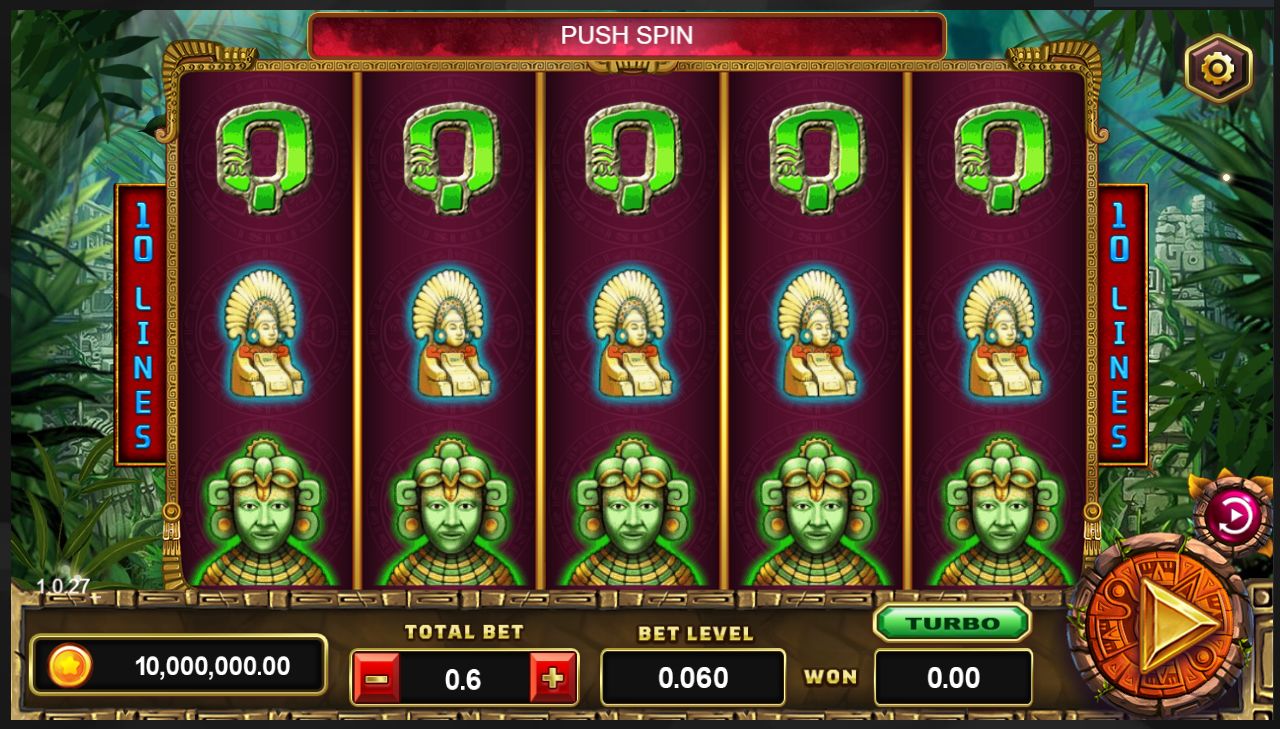The image size is (1280, 729).
Task: Open the gear settings menu
Action: 1217,68
